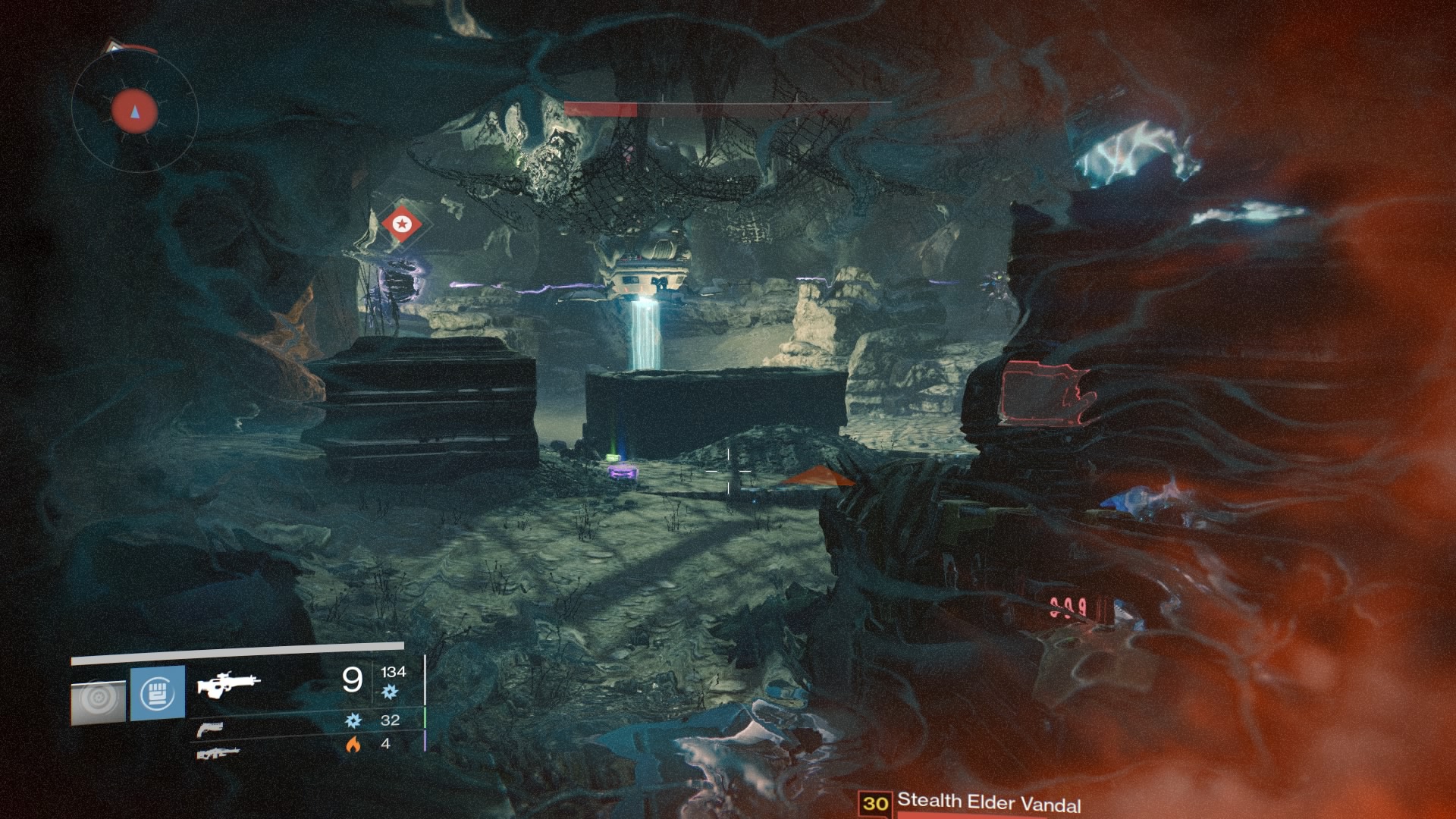Activate the fist melee ability icon

click(x=158, y=693)
